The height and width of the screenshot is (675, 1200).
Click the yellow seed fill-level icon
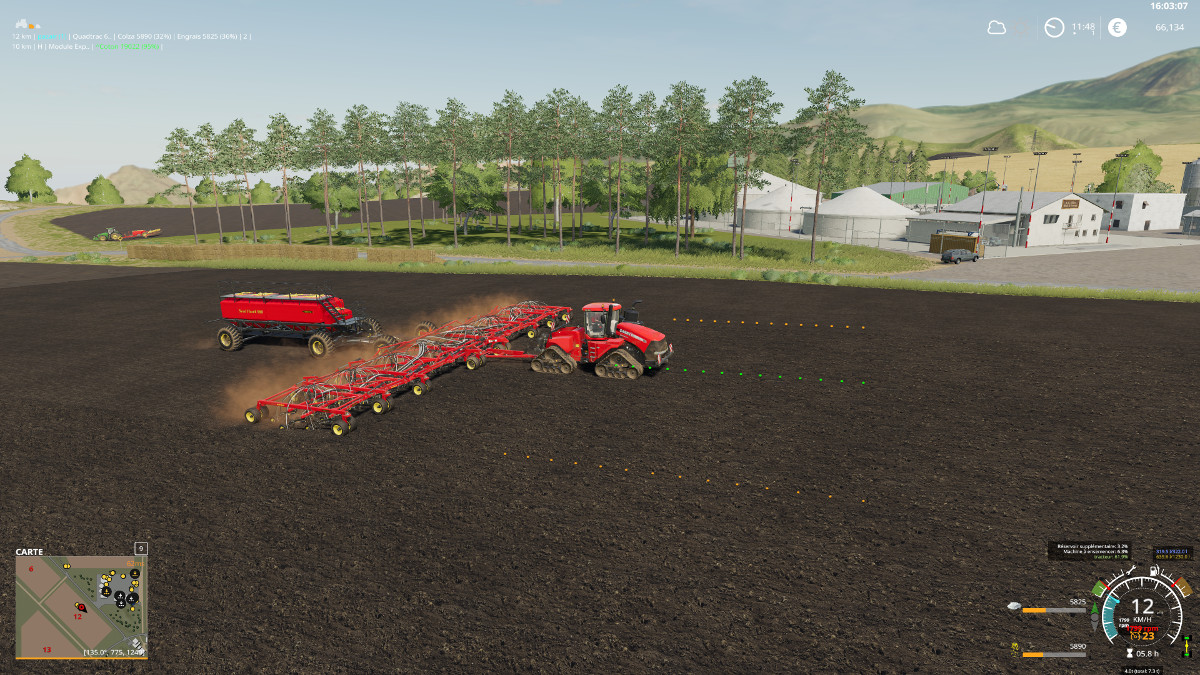coord(1014,651)
